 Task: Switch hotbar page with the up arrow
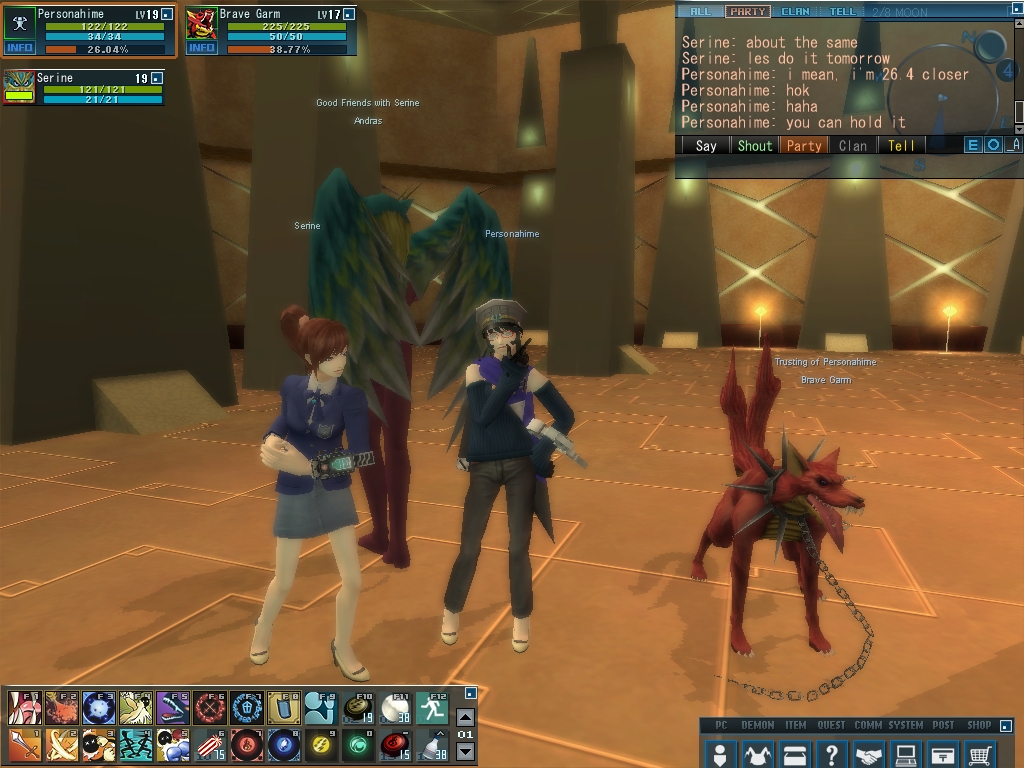[465, 718]
